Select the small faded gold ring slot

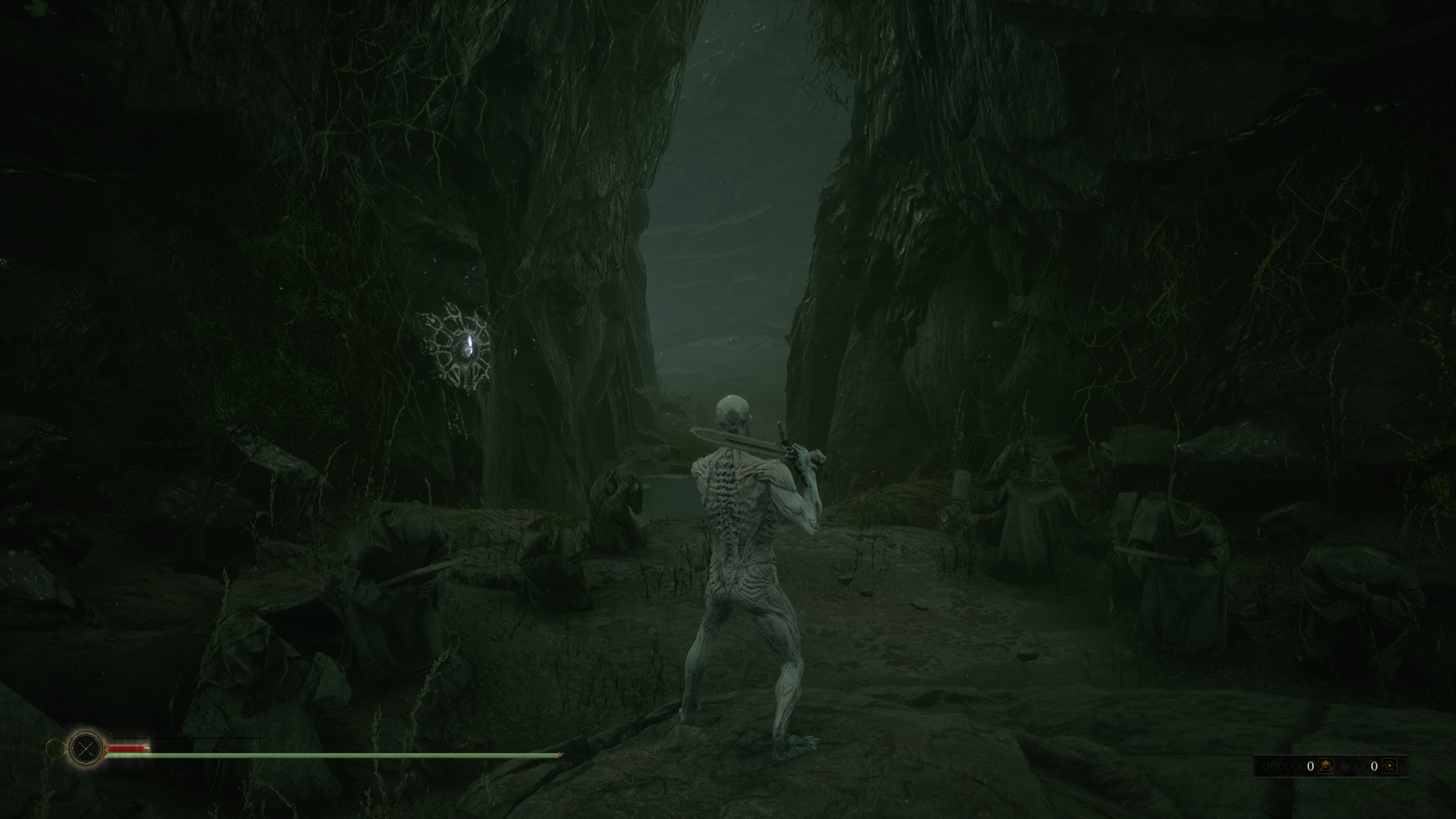click(55, 749)
